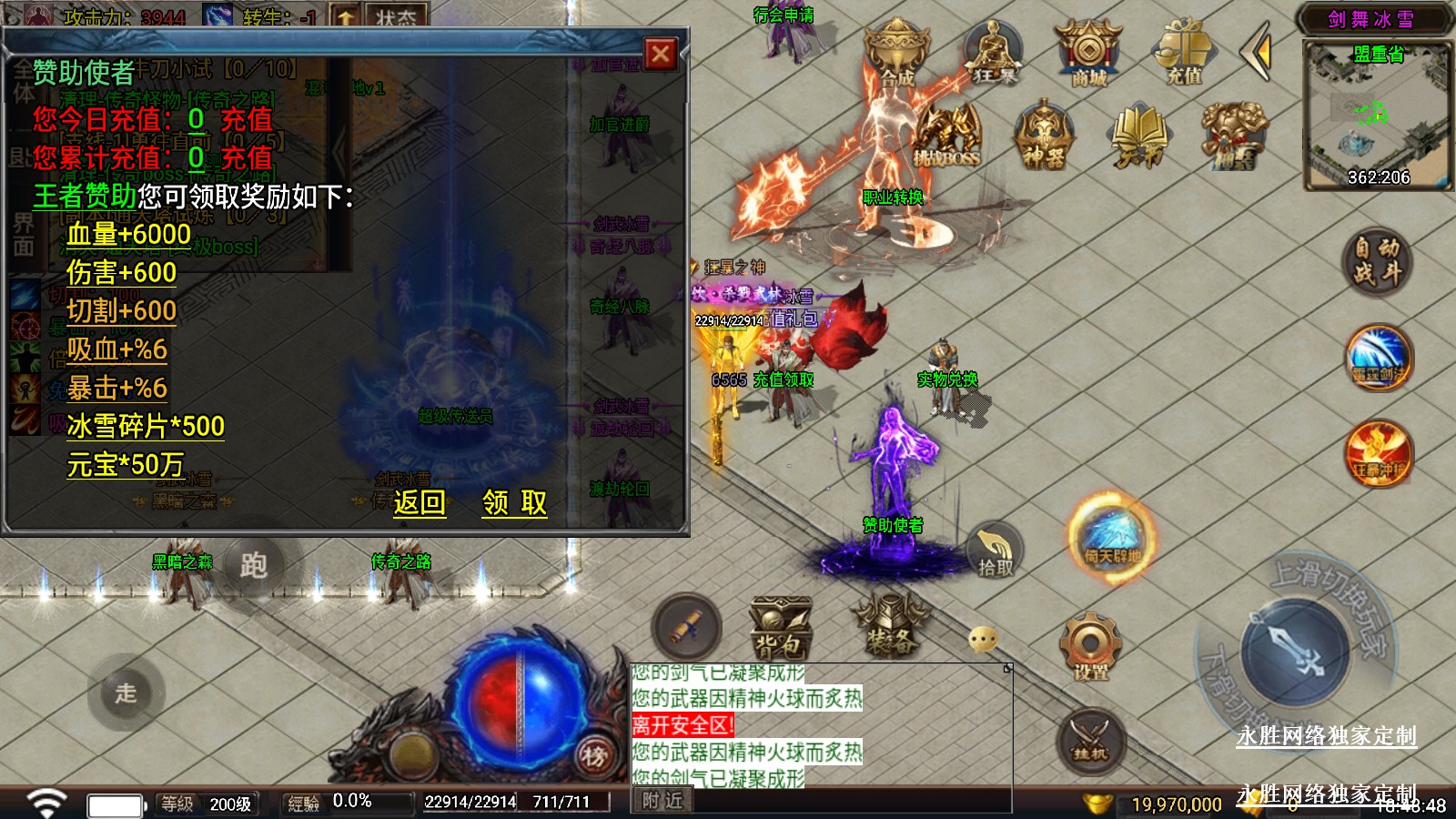
Task: Open the 装备 equipment screen
Action: point(890,628)
